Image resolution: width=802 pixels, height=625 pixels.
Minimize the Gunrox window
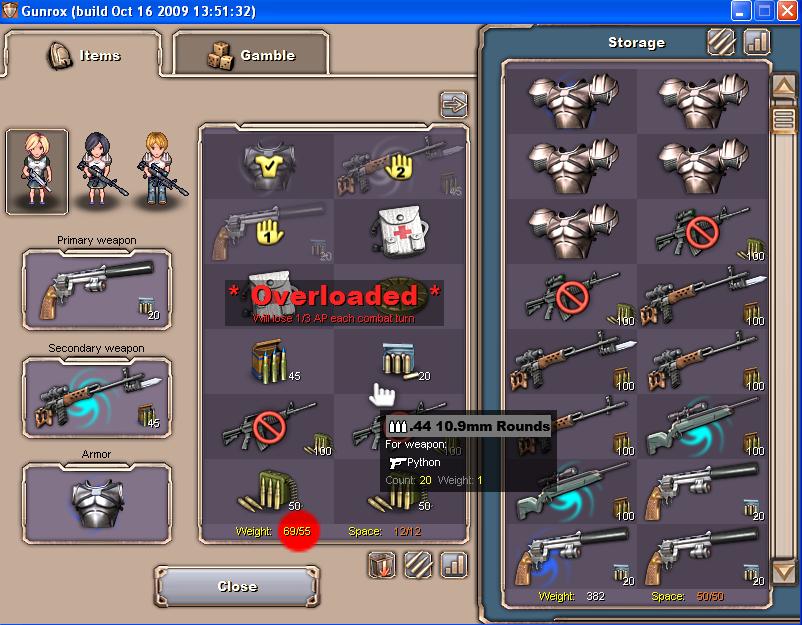coord(741,12)
